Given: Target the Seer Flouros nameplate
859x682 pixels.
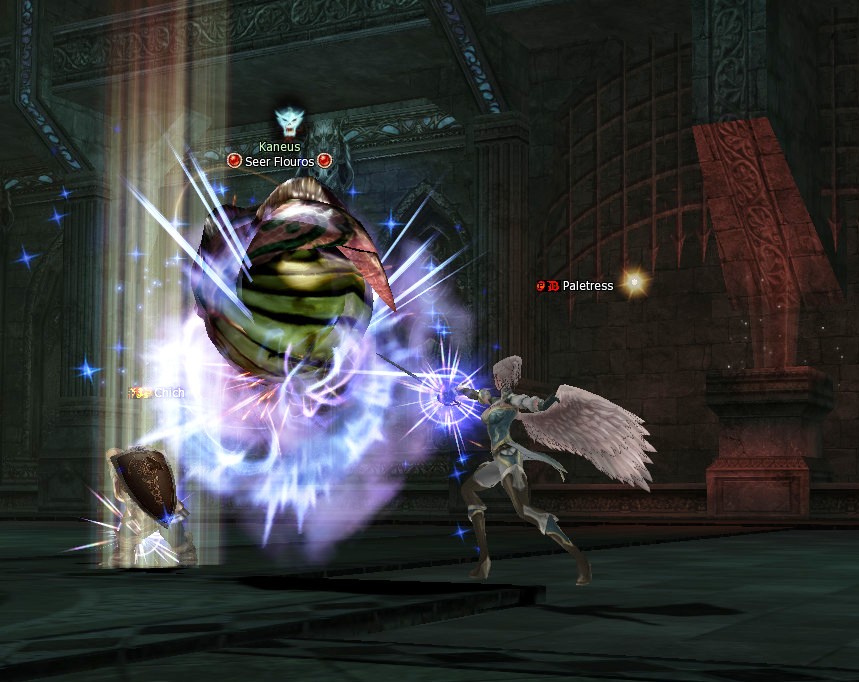Looking at the screenshot, I should click(x=279, y=161).
